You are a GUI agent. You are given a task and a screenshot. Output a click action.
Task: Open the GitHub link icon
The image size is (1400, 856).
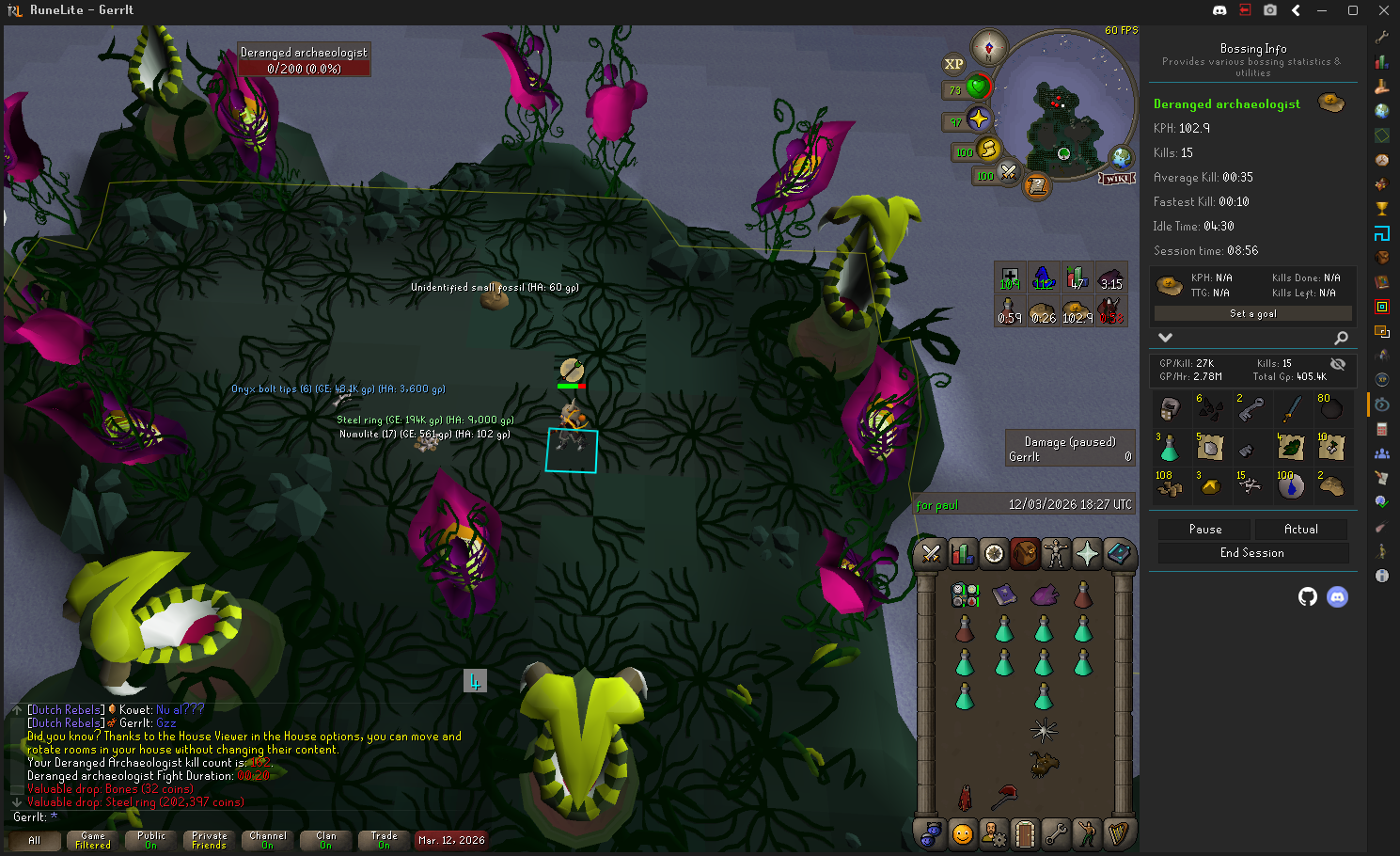pyautogui.click(x=1307, y=596)
